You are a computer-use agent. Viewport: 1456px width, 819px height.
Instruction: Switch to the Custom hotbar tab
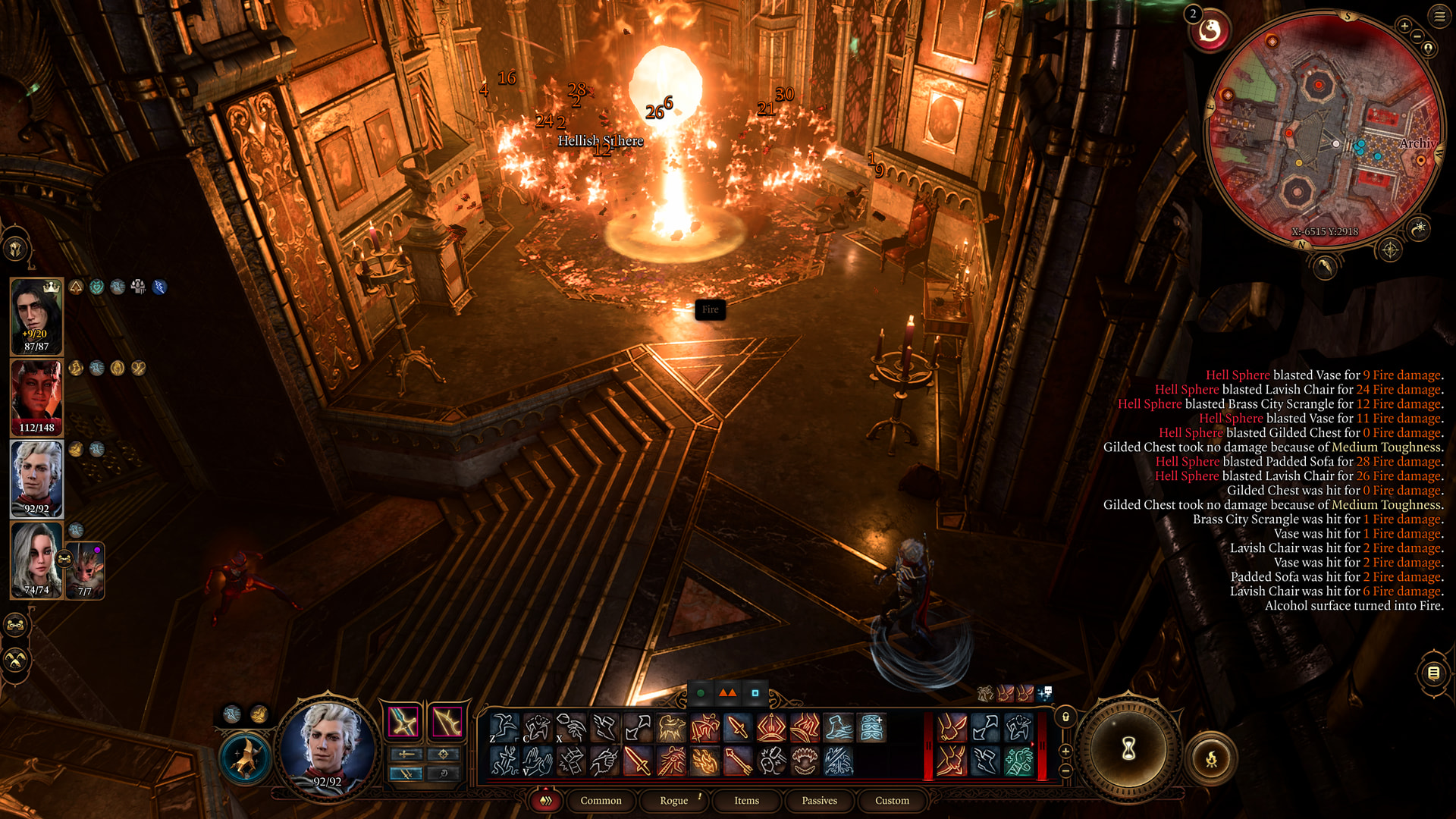[x=892, y=801]
